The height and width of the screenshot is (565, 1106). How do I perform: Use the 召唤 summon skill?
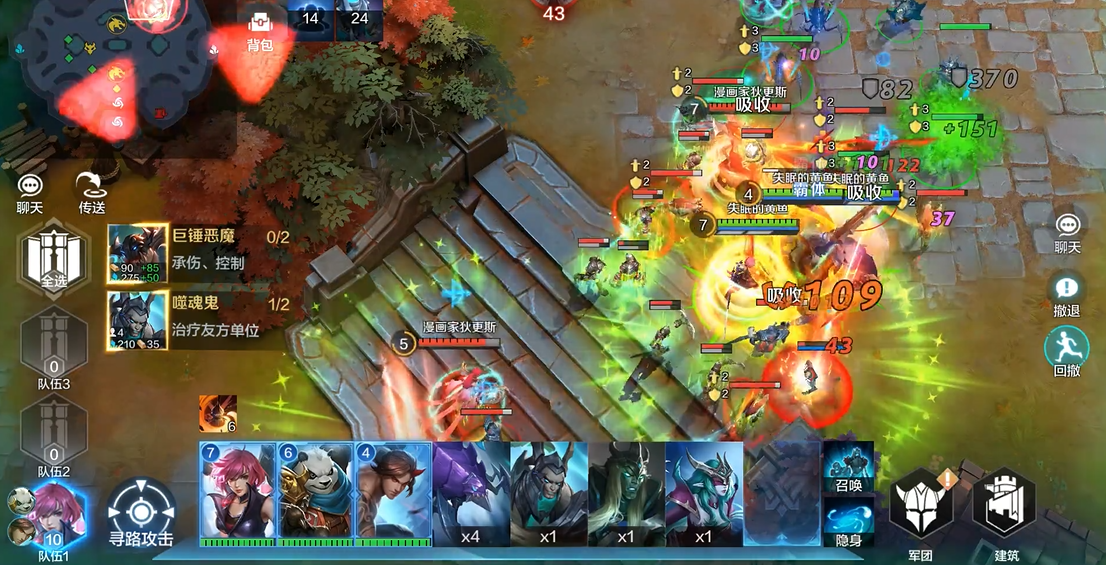(x=849, y=468)
